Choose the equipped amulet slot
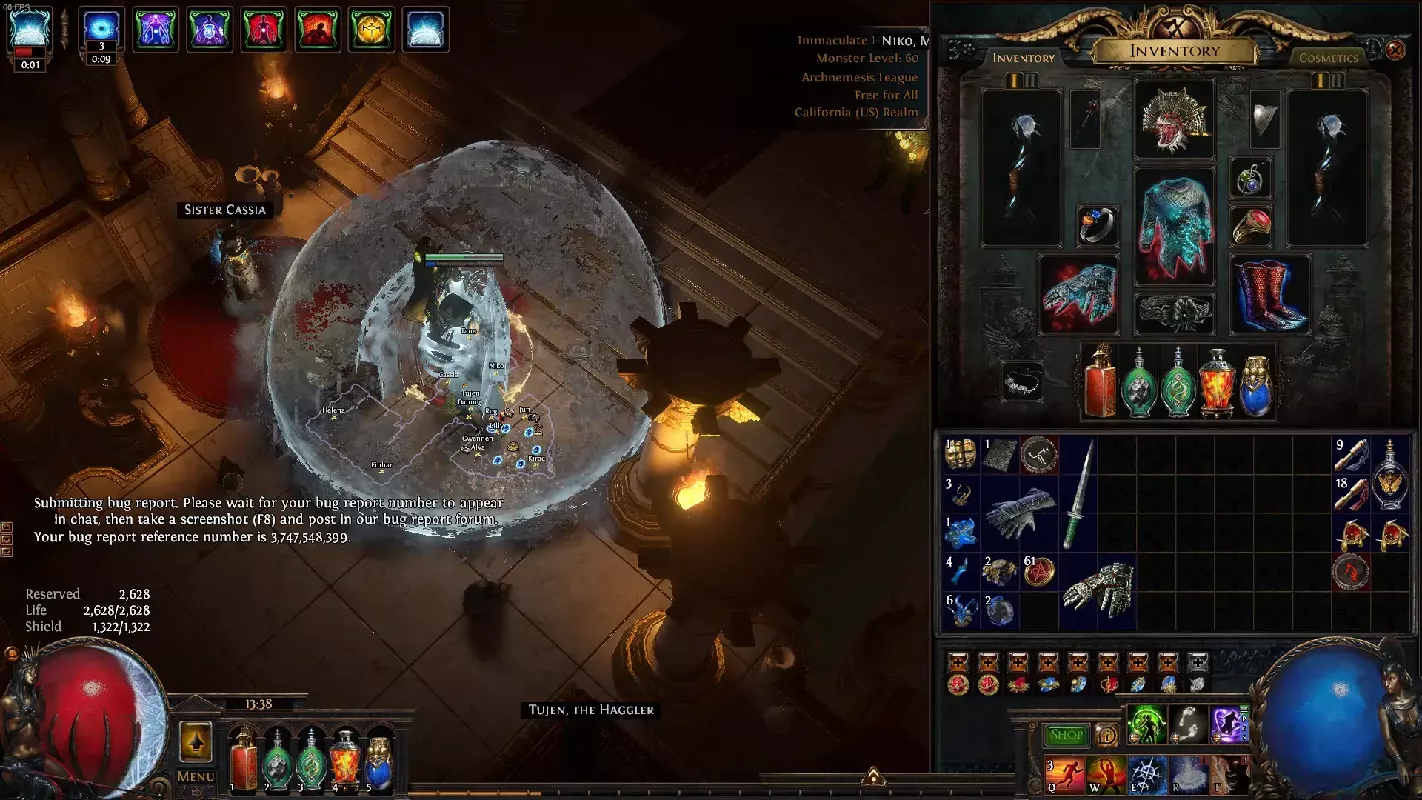 pos(1250,177)
